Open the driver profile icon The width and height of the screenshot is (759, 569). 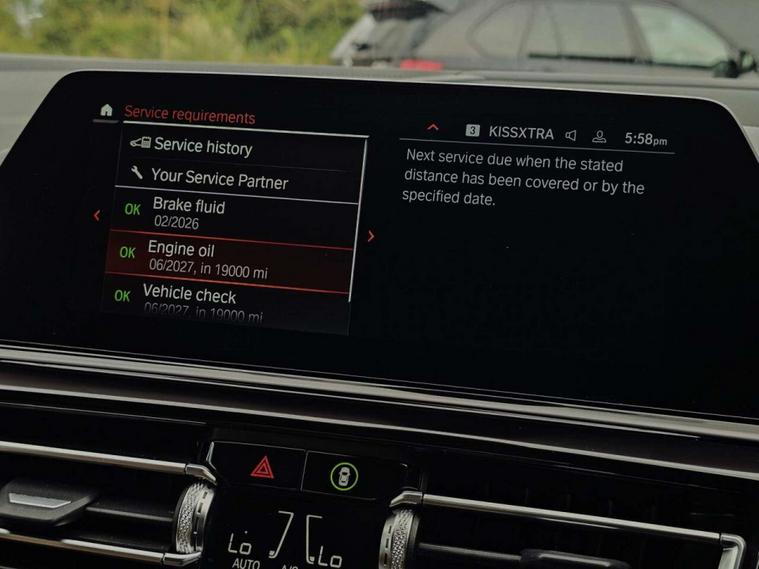click(x=600, y=137)
